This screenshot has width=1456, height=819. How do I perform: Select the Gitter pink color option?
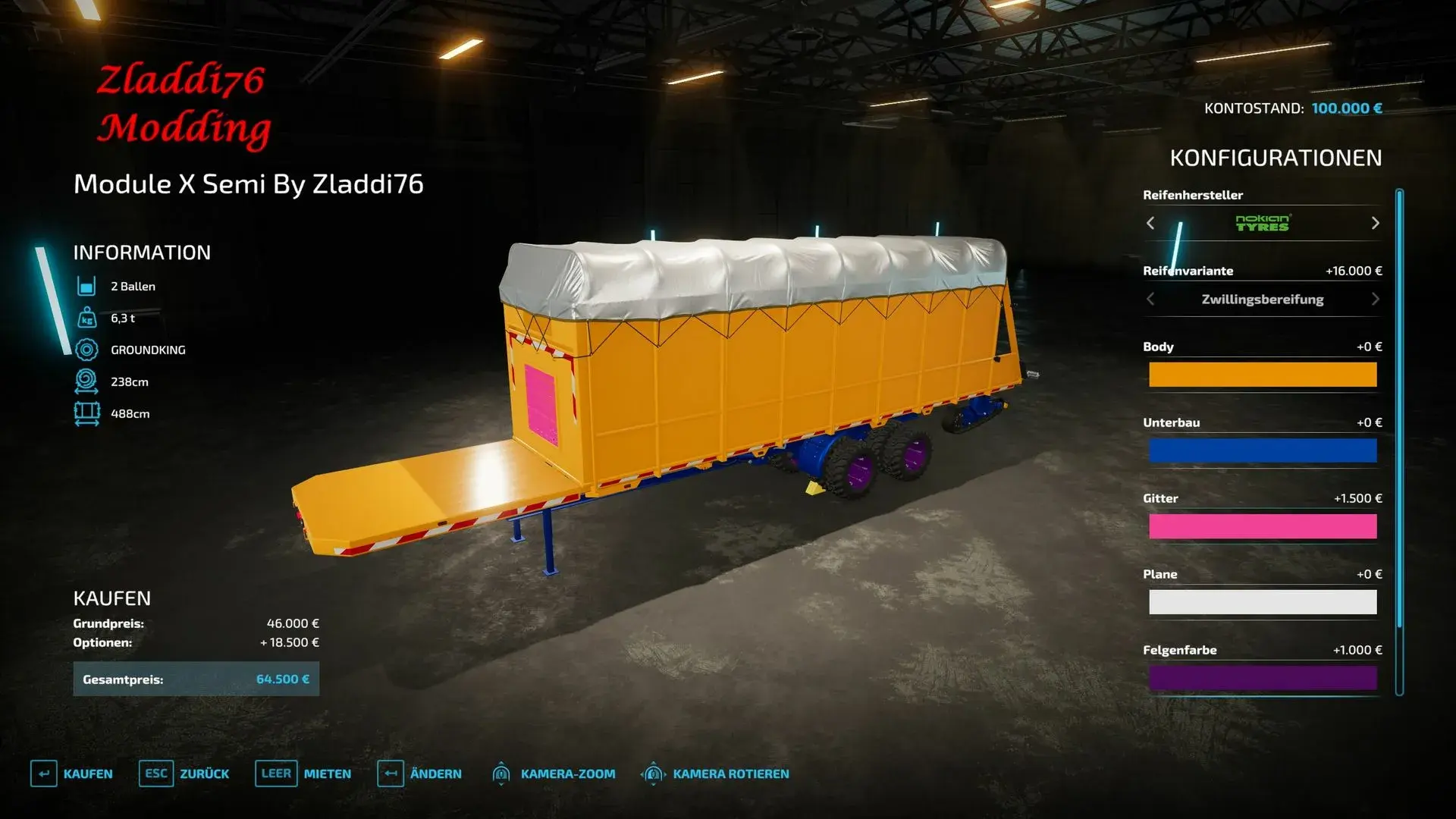coord(1263,526)
